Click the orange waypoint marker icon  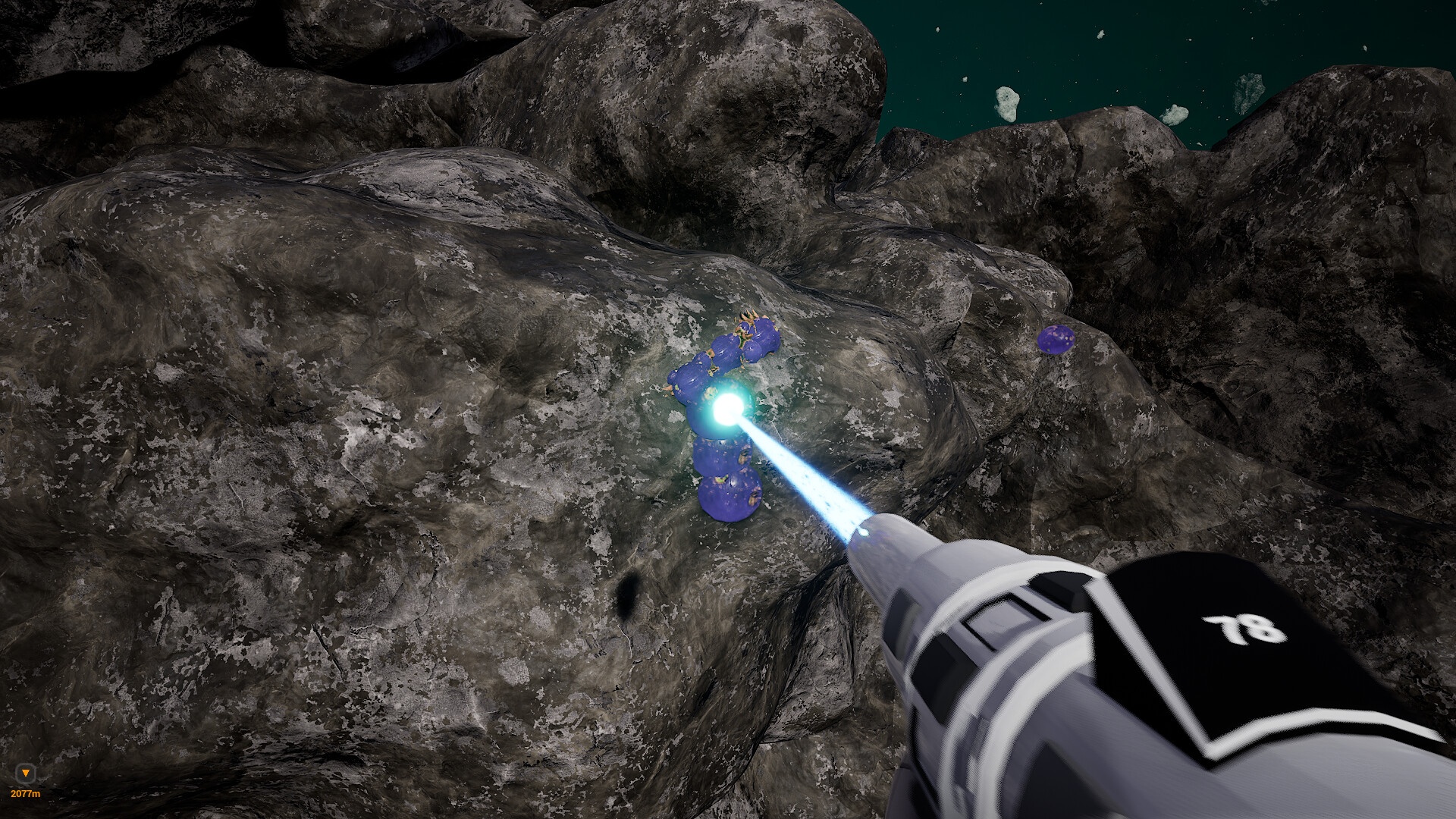pyautogui.click(x=27, y=773)
